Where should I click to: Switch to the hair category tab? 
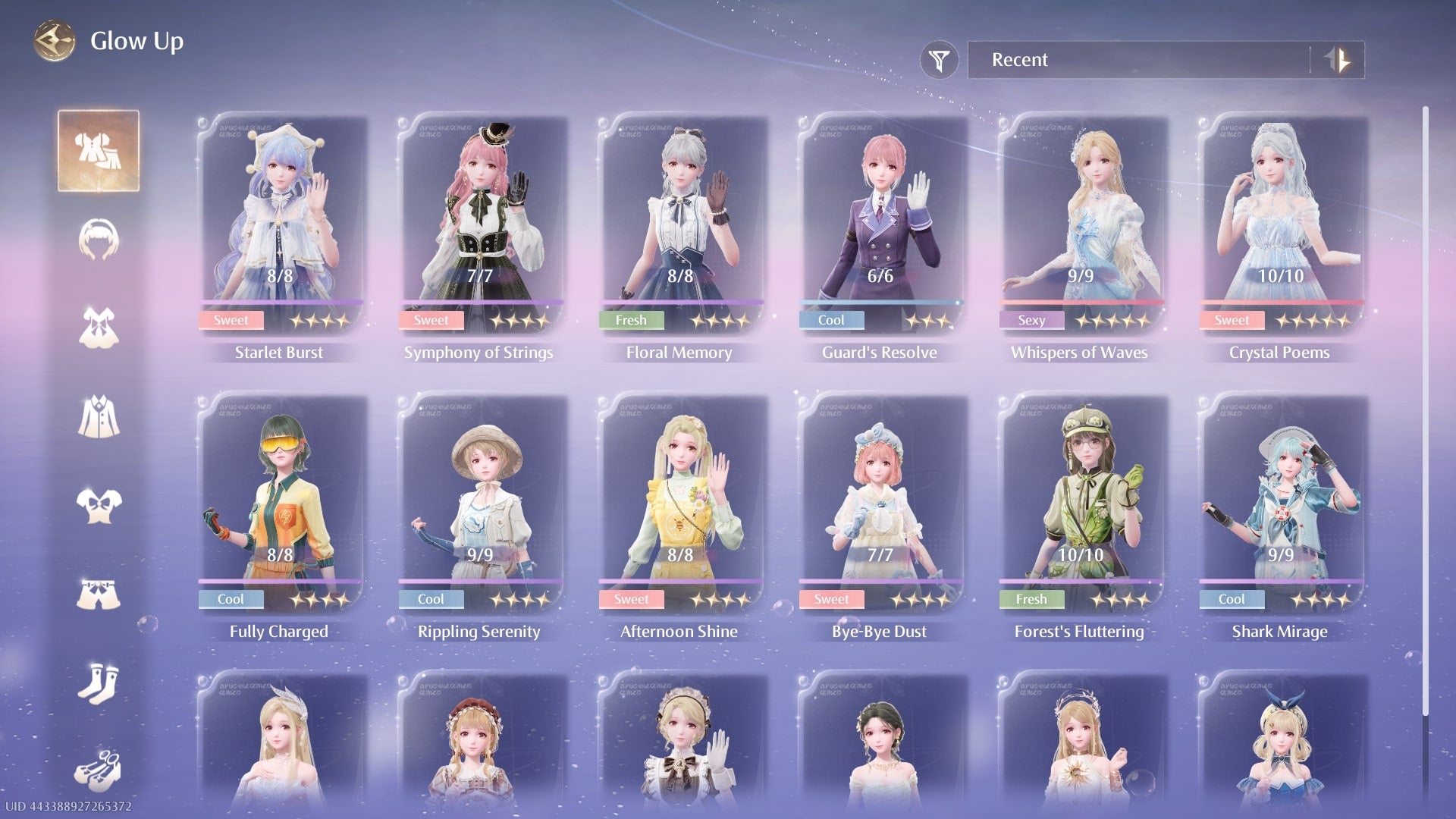pos(99,240)
